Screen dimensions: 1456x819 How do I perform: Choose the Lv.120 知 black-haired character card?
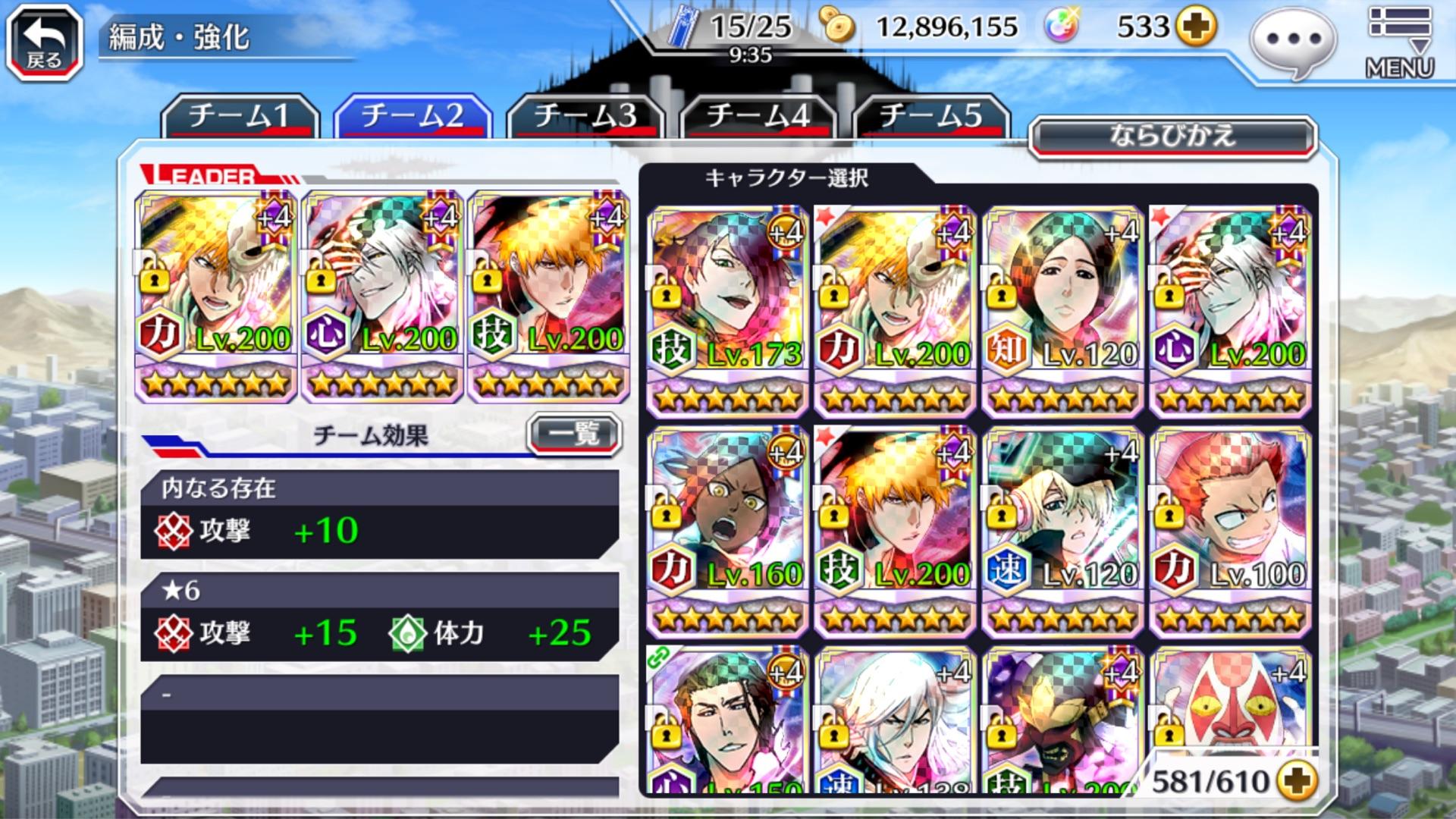[x=1062, y=311]
